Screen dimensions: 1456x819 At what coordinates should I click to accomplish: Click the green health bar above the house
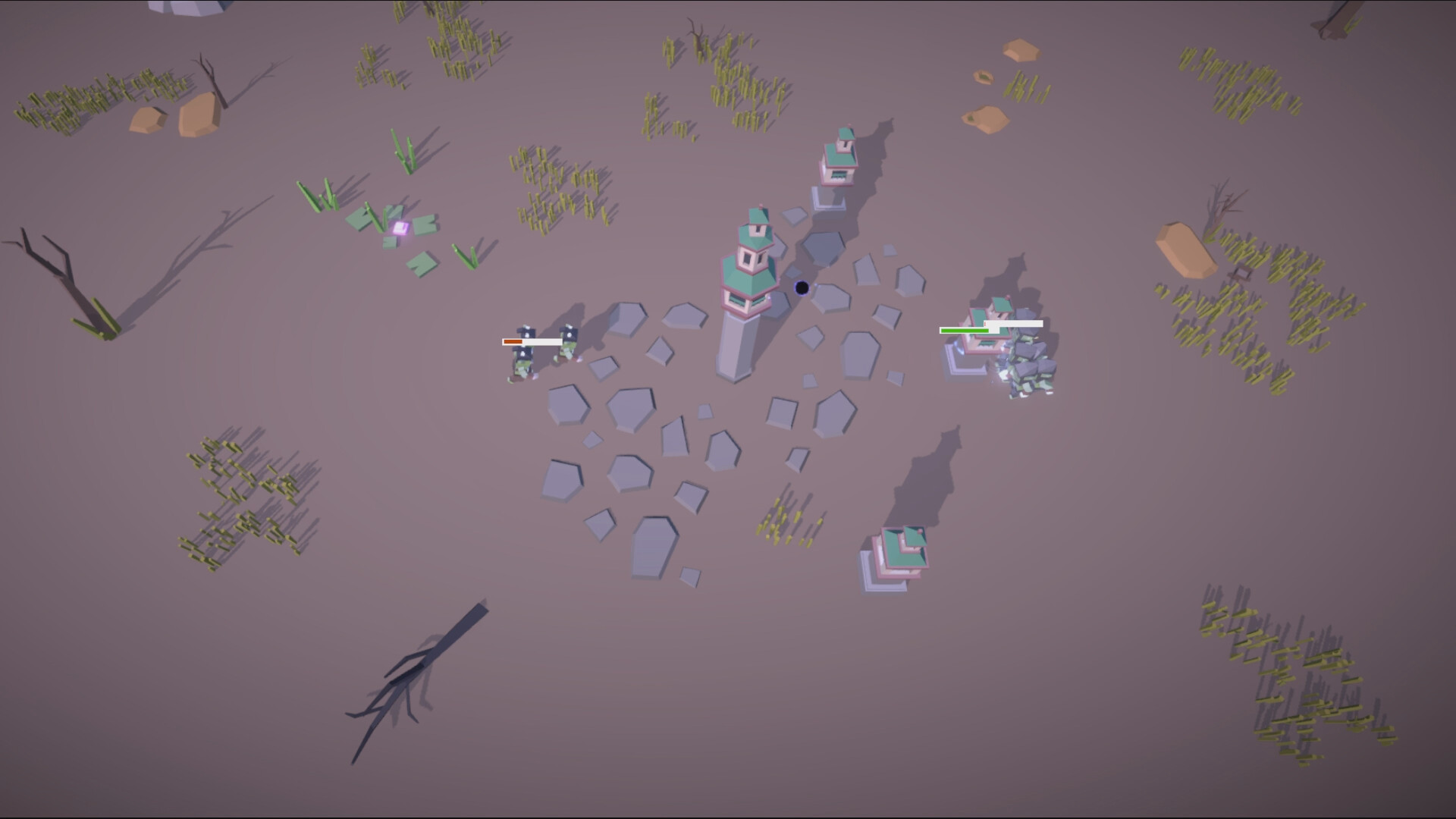963,331
